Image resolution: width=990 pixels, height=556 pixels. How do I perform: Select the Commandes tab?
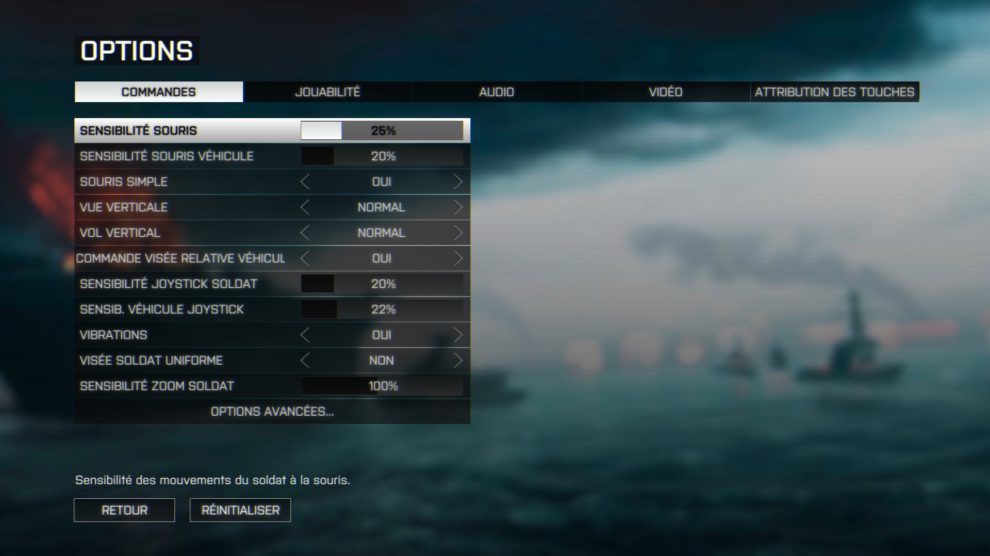[159, 92]
